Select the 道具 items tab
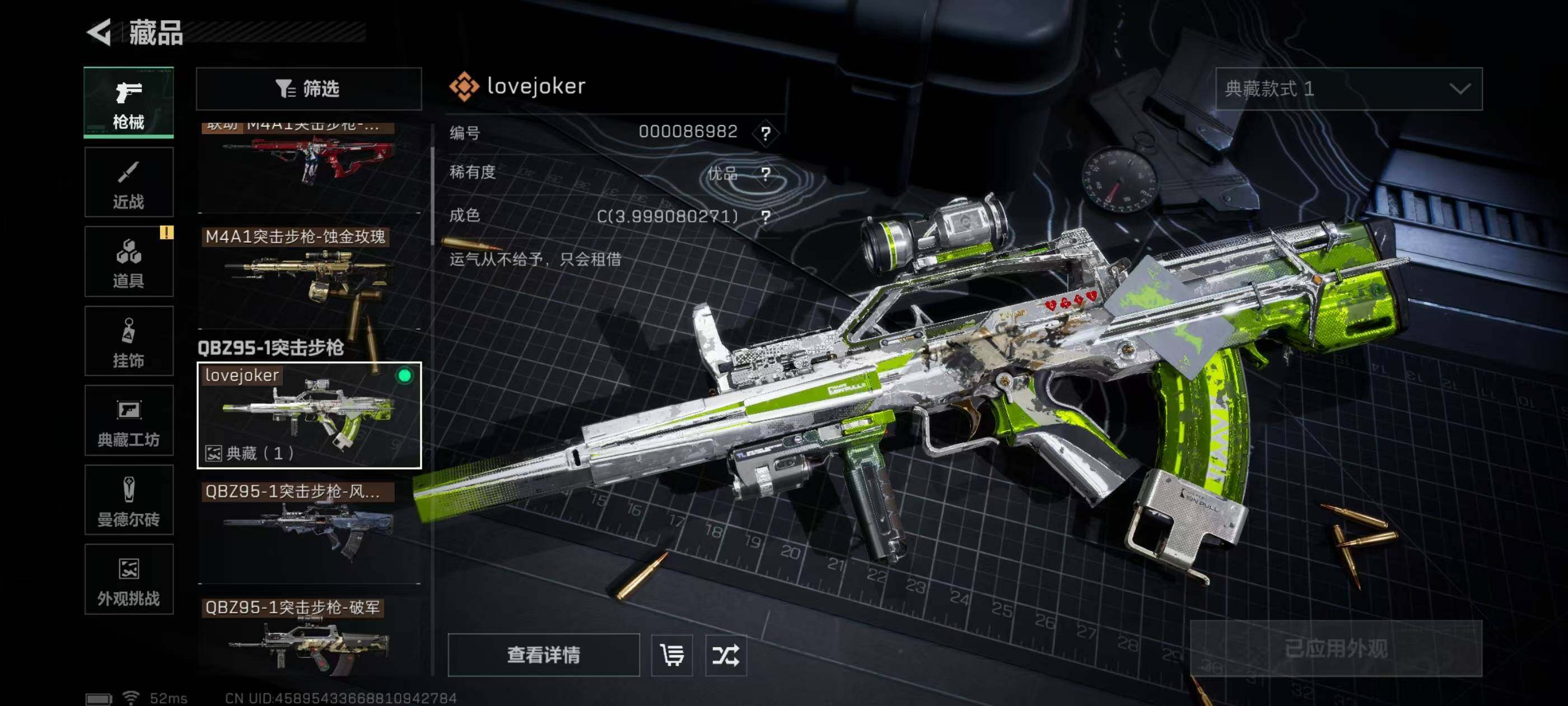 [128, 262]
